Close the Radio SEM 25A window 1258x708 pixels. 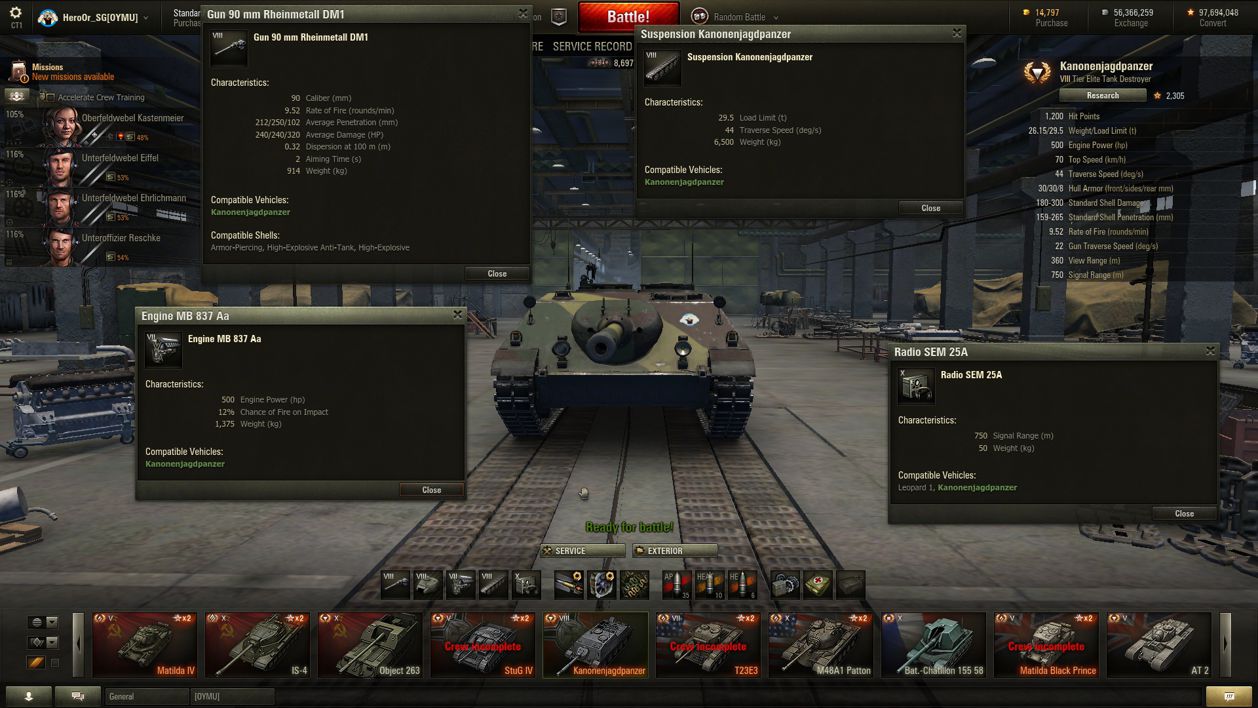coord(1184,513)
